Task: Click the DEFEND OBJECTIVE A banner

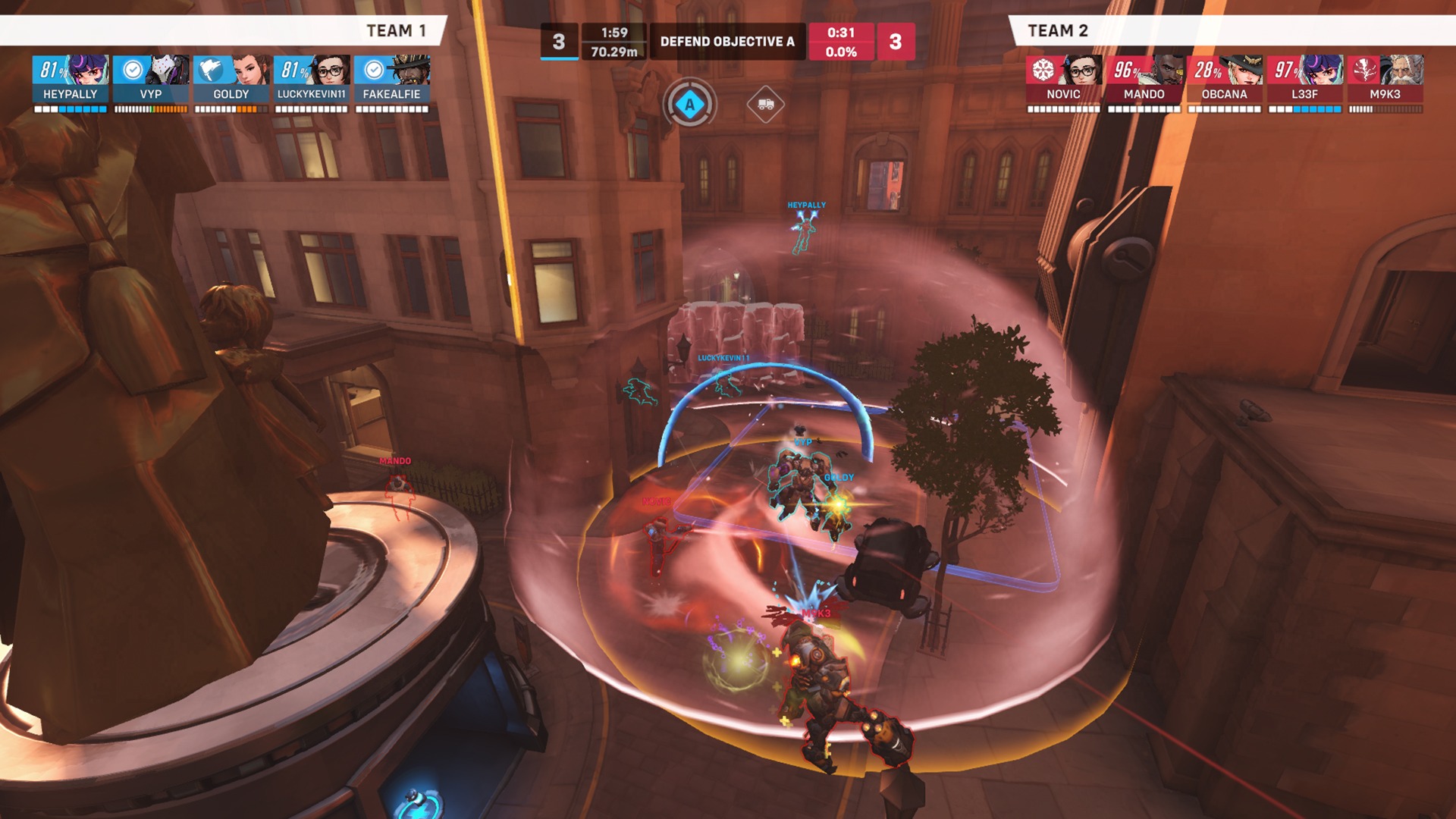Action: (728, 42)
